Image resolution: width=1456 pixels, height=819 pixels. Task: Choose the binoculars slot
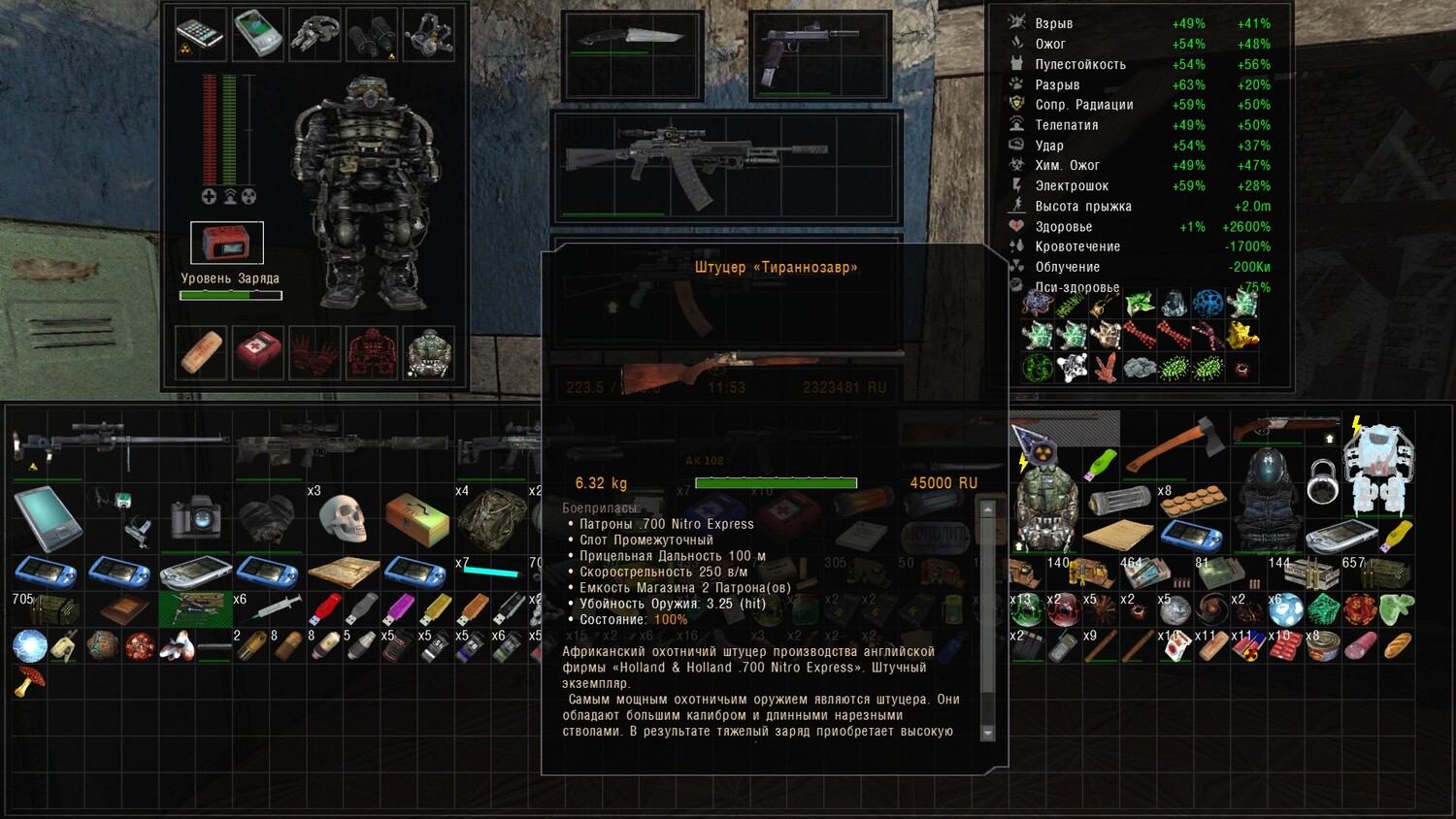373,35
